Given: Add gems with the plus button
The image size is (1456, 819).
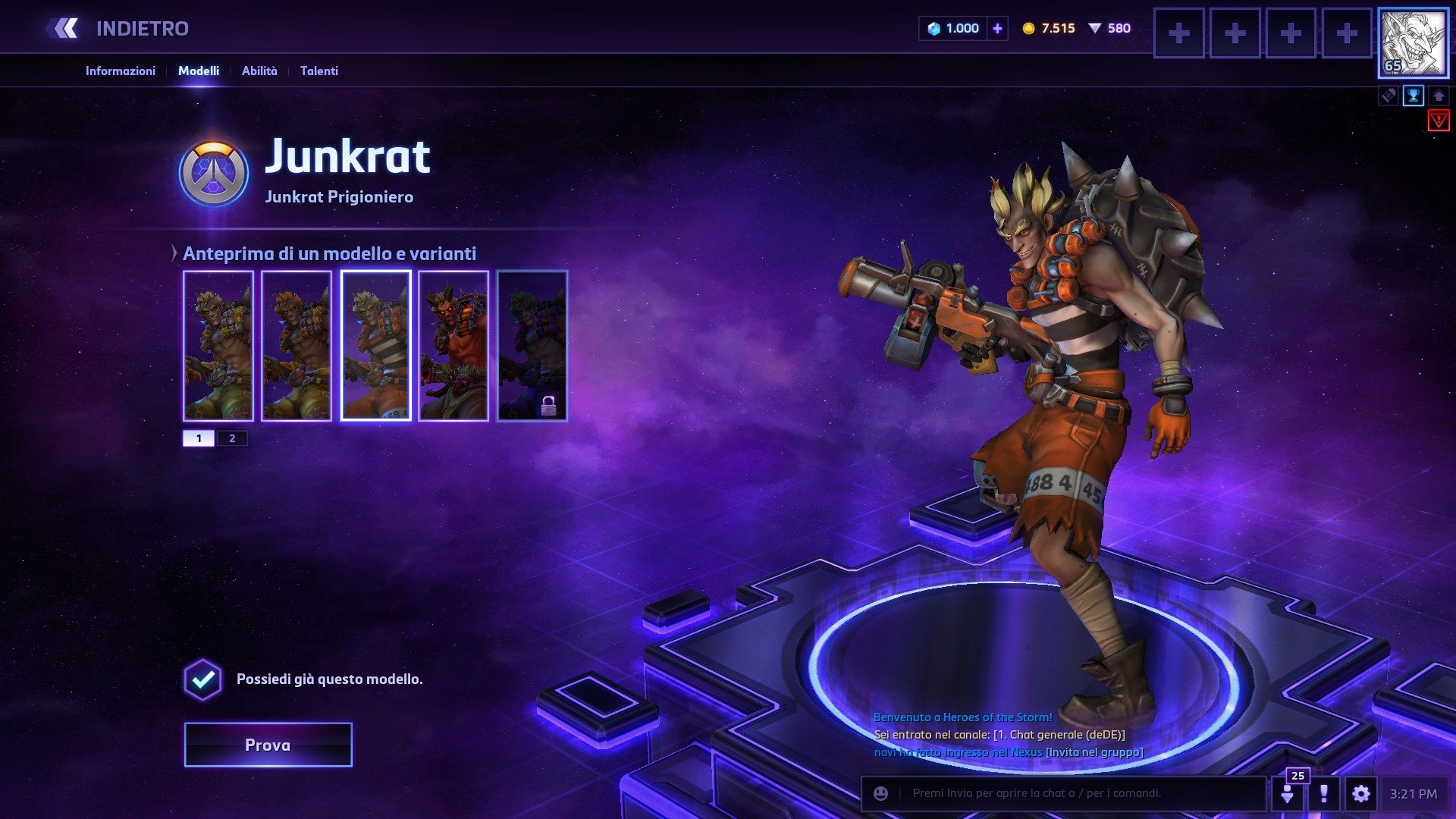Looking at the screenshot, I should (x=997, y=29).
